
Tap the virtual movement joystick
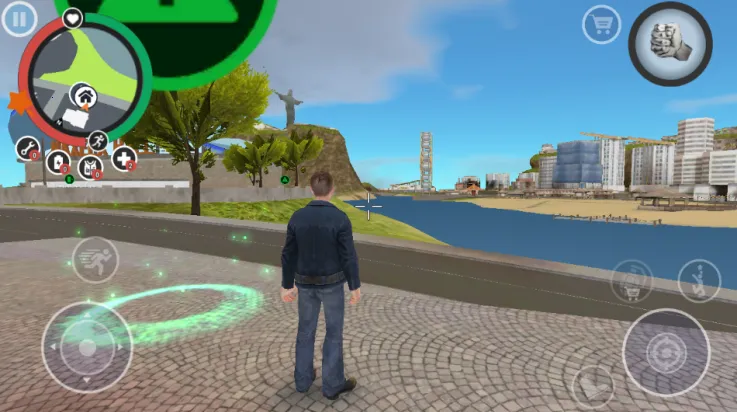tap(87, 347)
